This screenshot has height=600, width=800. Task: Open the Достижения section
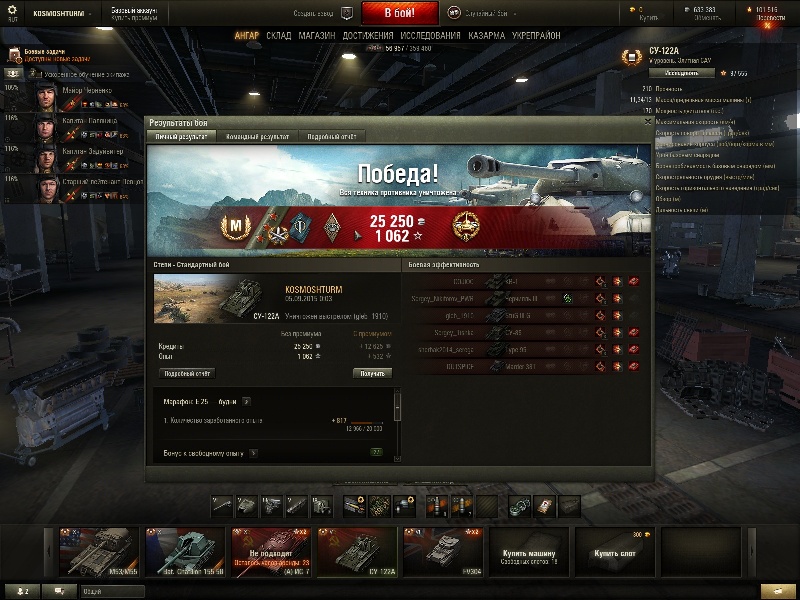click(x=367, y=36)
